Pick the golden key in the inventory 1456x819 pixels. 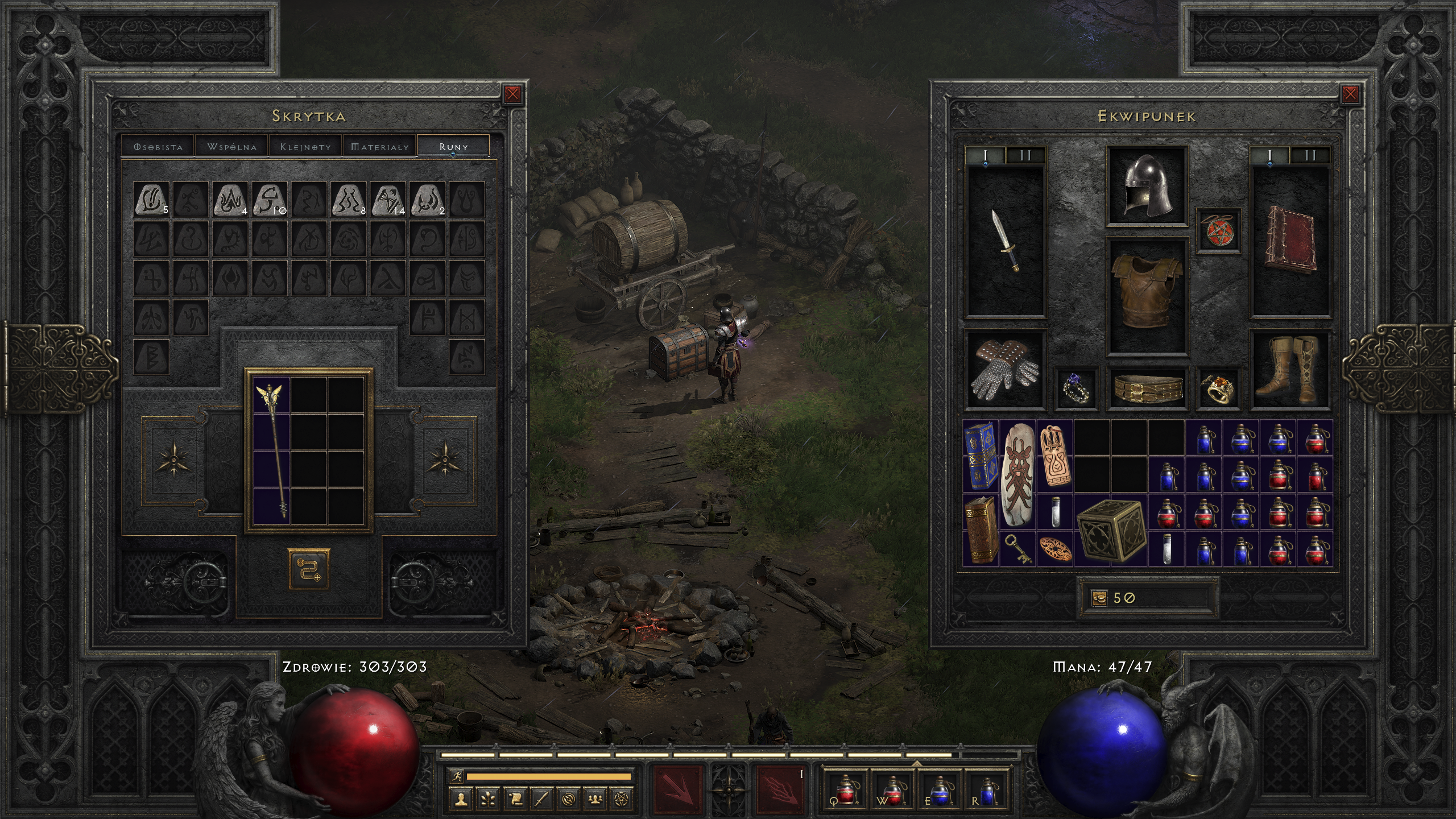coord(1017,549)
